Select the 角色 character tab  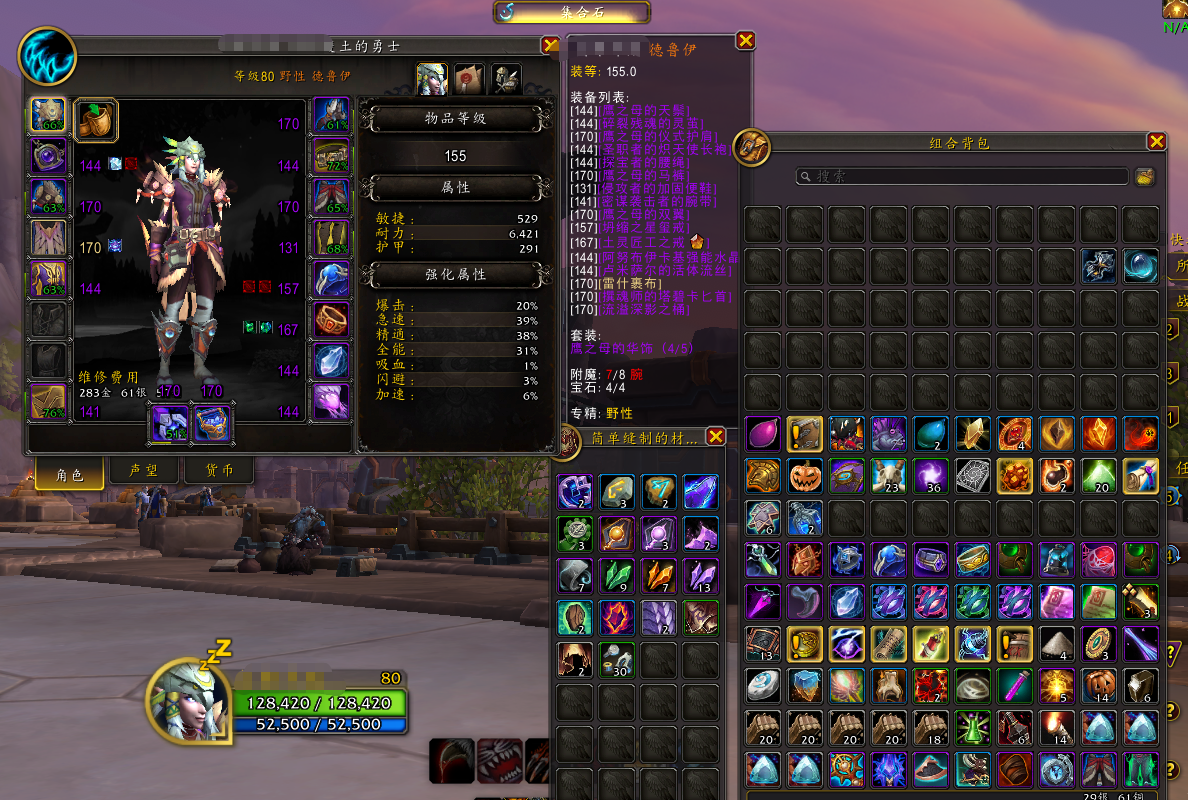tap(70, 474)
